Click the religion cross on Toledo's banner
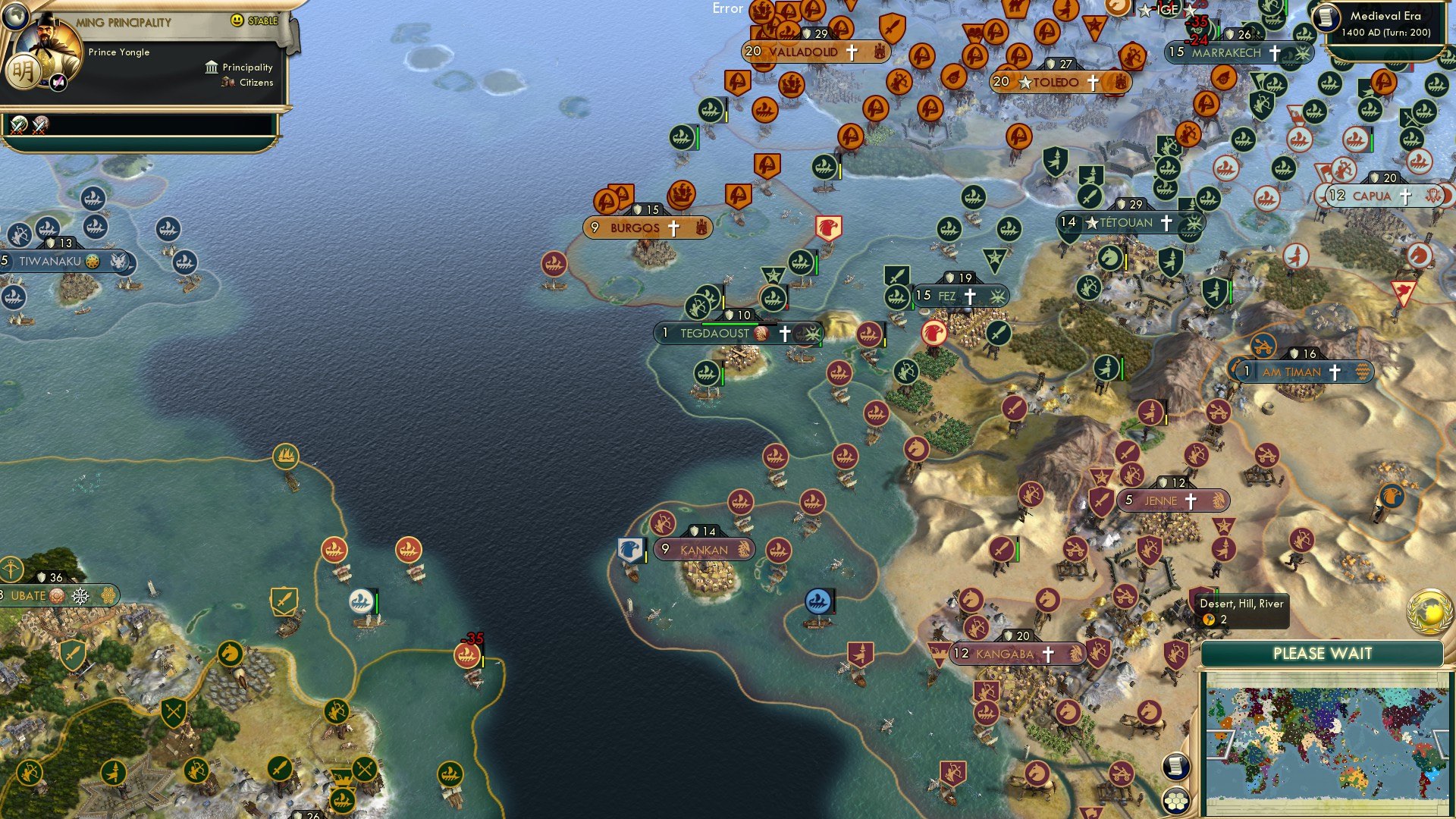Viewport: 1456px width, 819px height. coord(1092,82)
